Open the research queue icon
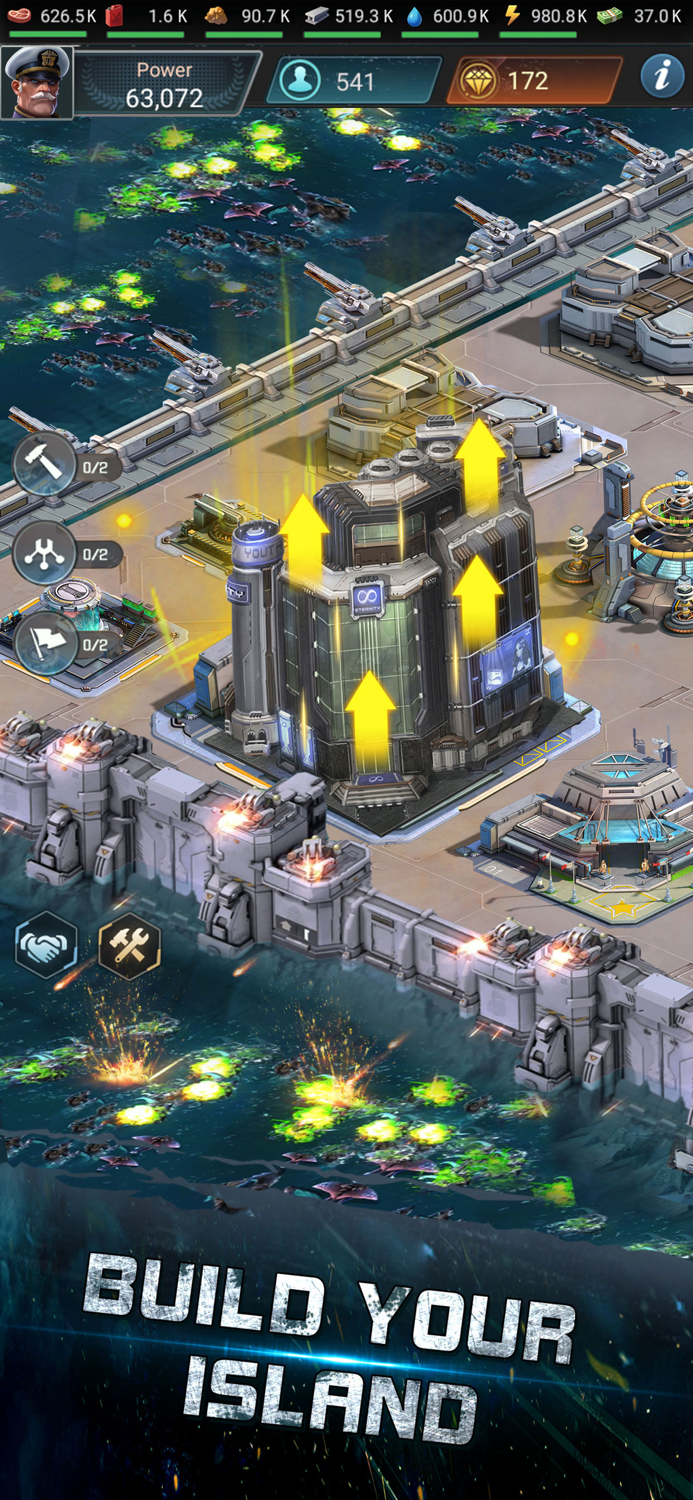The image size is (693, 1500). coord(44,553)
